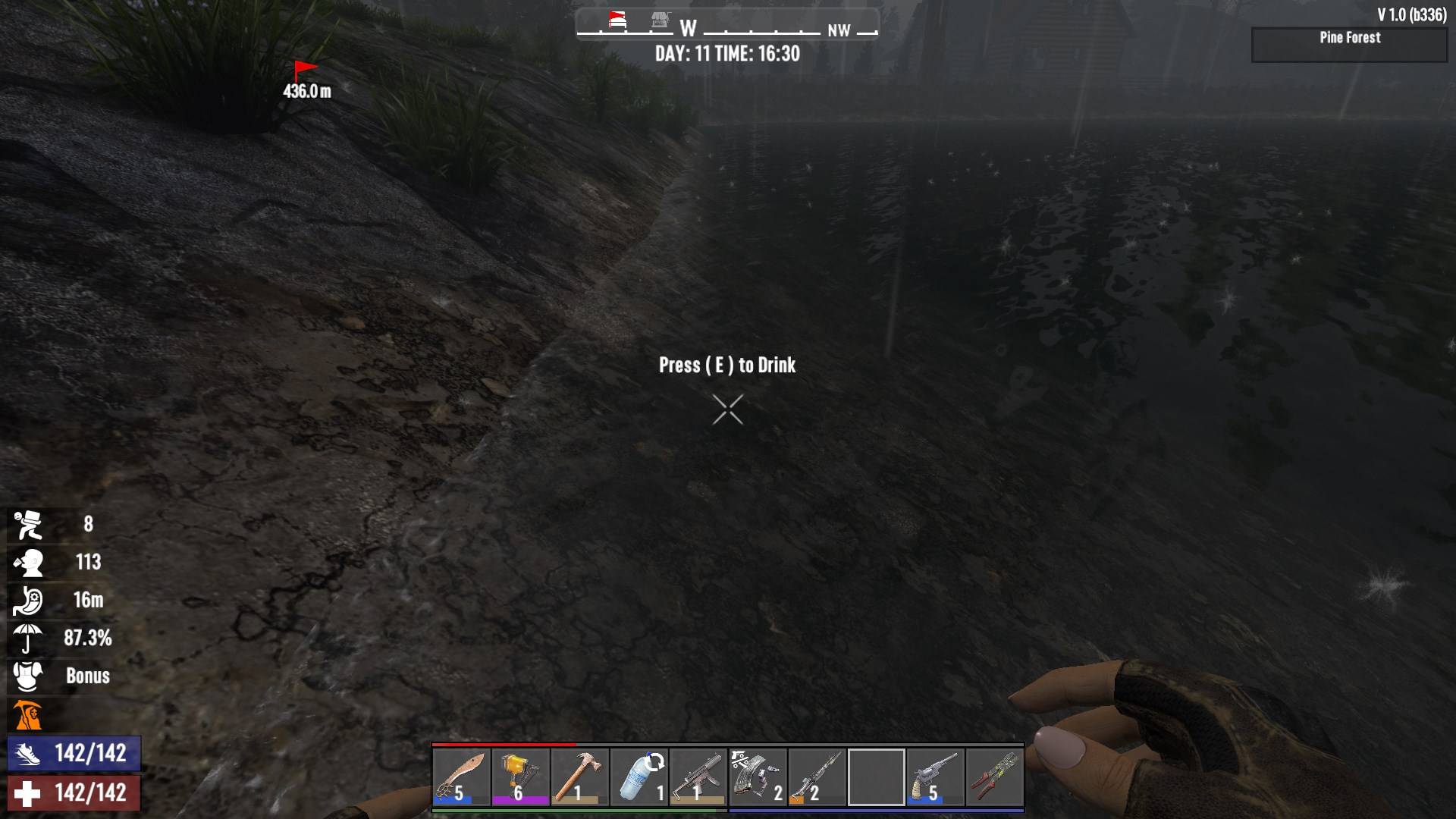Click the armor Bonus buff icon

tap(27, 676)
